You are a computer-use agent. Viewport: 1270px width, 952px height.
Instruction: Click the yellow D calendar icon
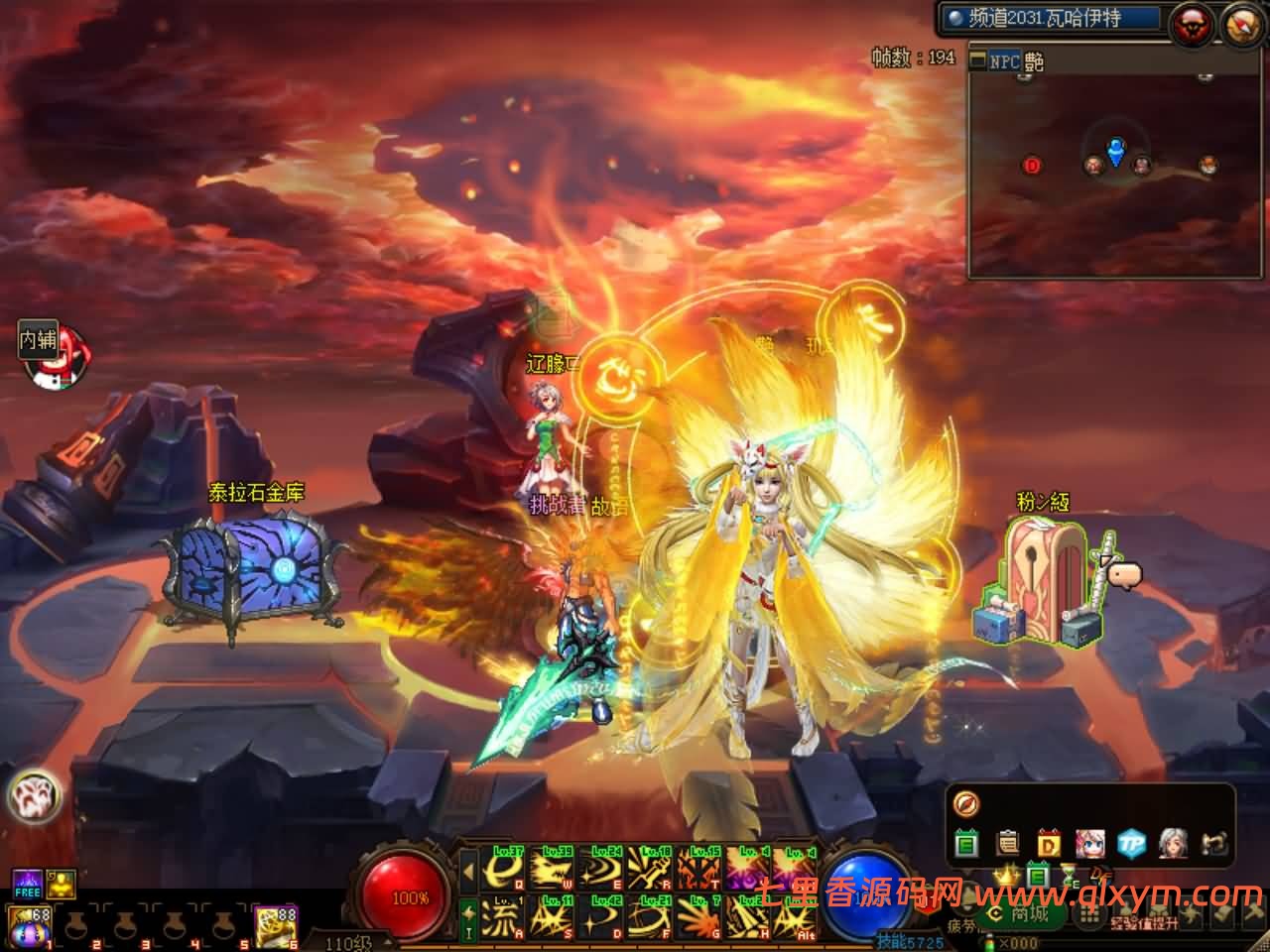(x=1049, y=844)
